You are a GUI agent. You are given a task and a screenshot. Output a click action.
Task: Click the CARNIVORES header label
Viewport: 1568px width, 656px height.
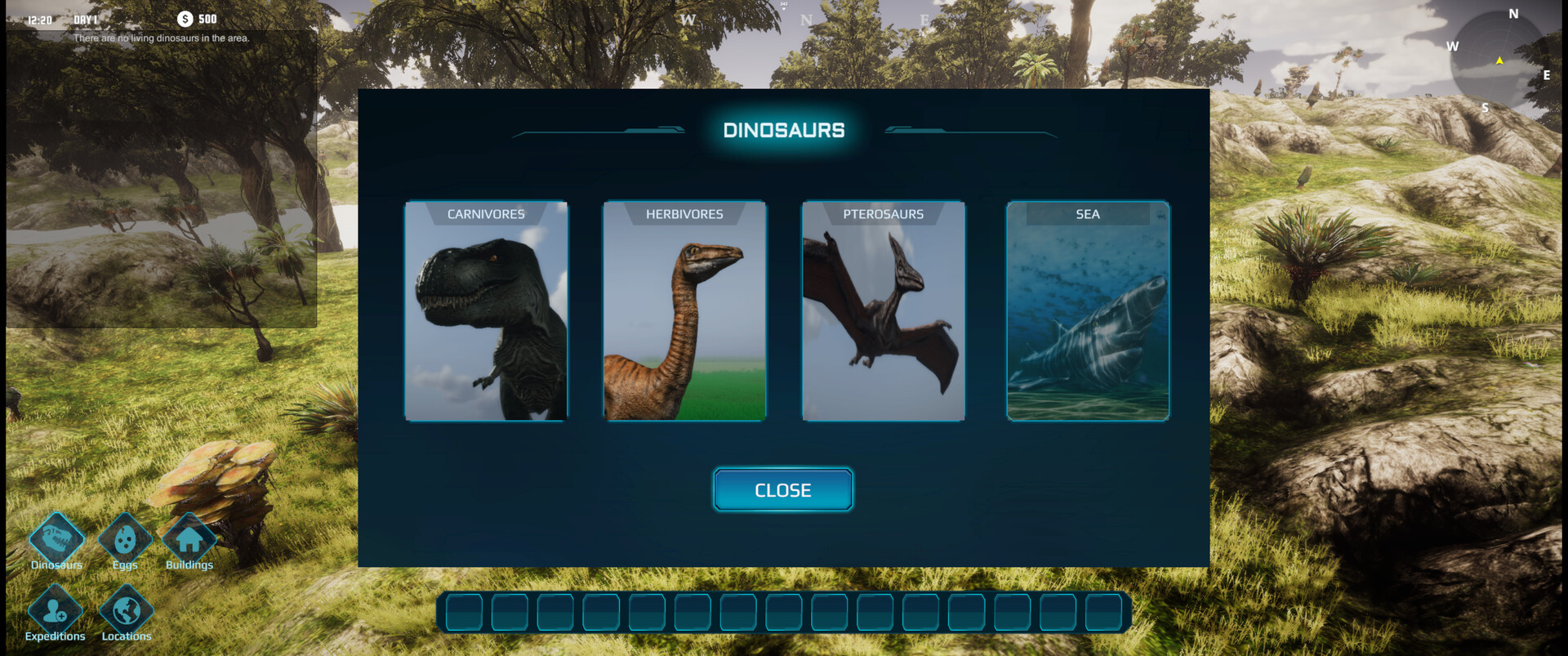[487, 214]
